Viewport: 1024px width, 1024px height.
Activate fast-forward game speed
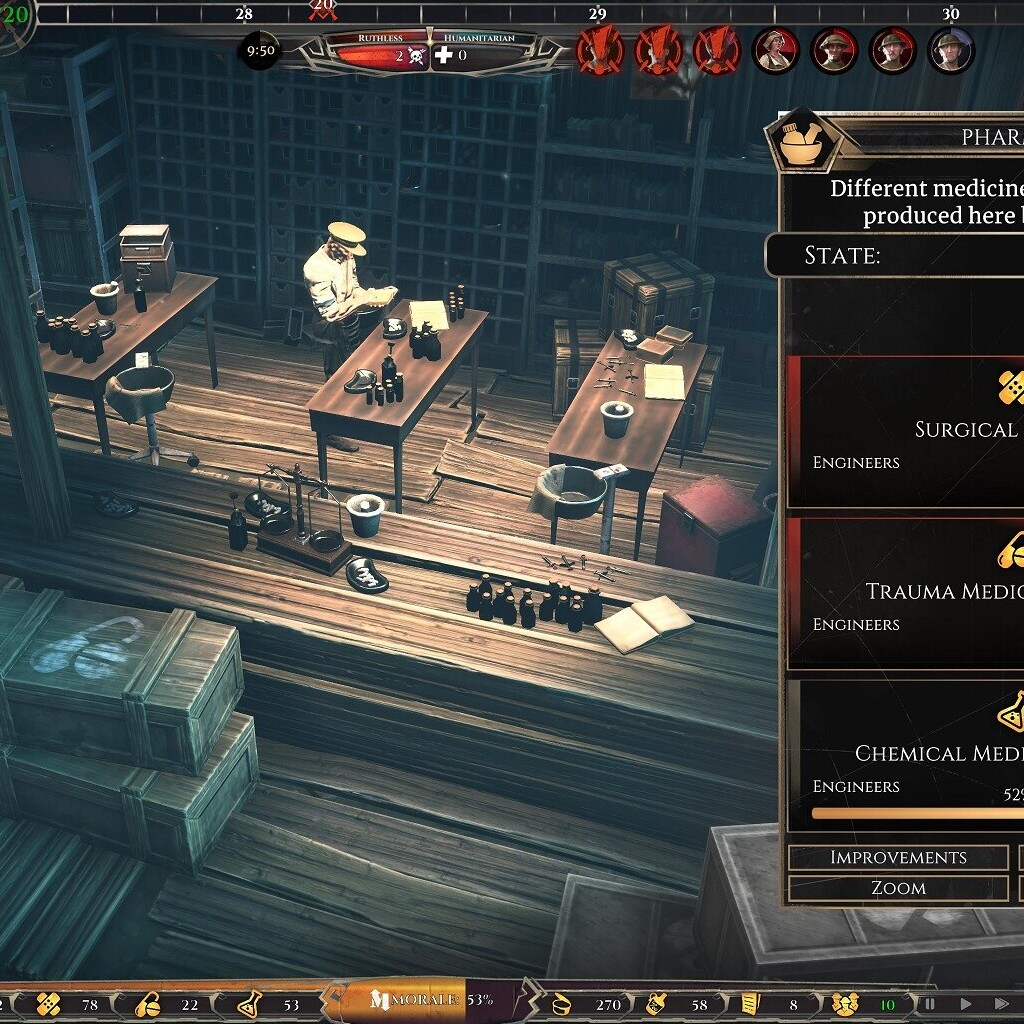pyautogui.click(x=1001, y=1003)
